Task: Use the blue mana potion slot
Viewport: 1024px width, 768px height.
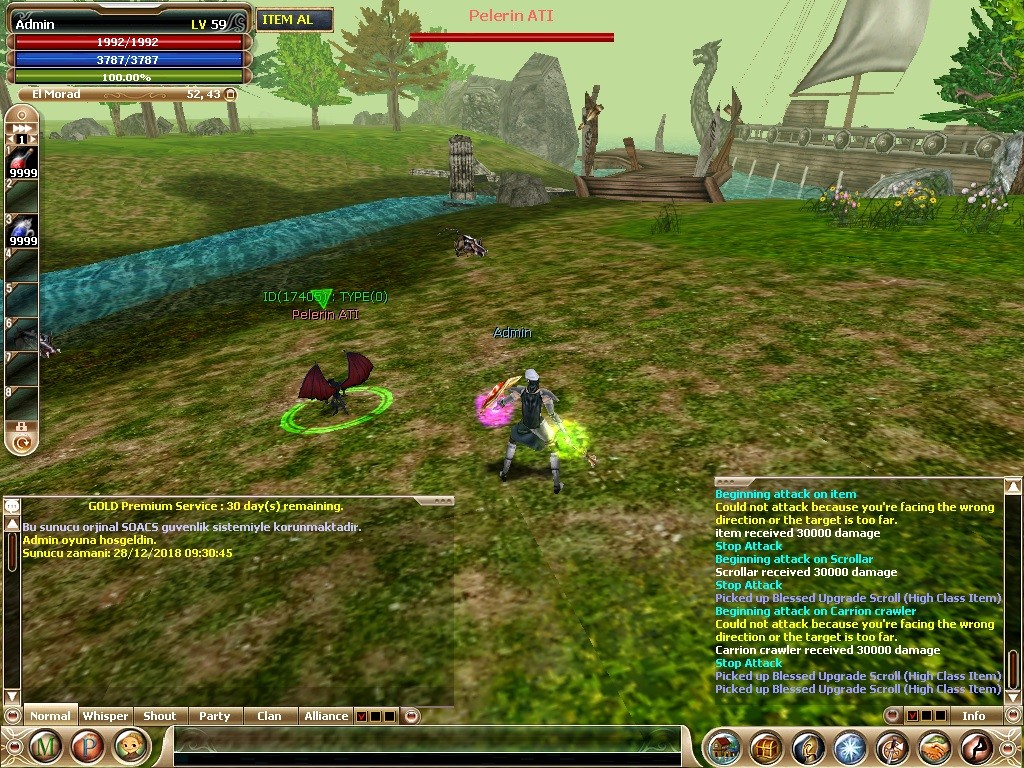Action: [22, 231]
